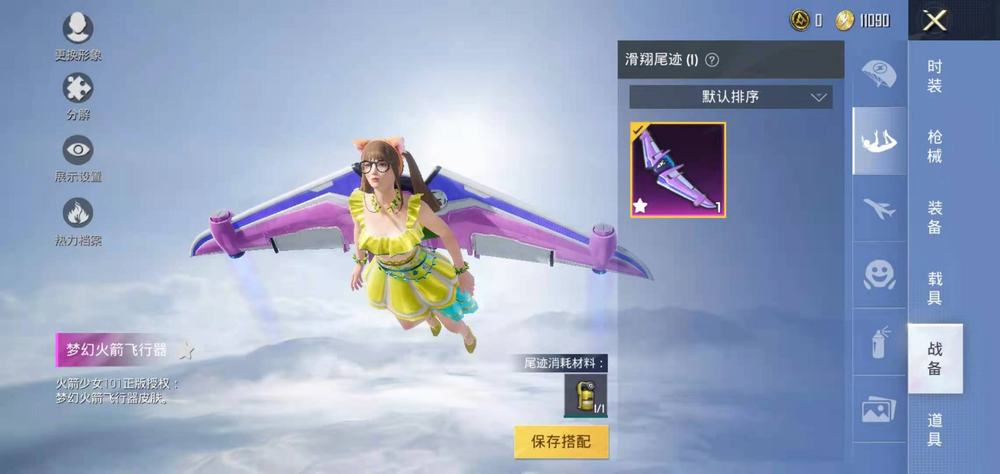
Task: Select the 装备 tab
Action: coord(935,217)
